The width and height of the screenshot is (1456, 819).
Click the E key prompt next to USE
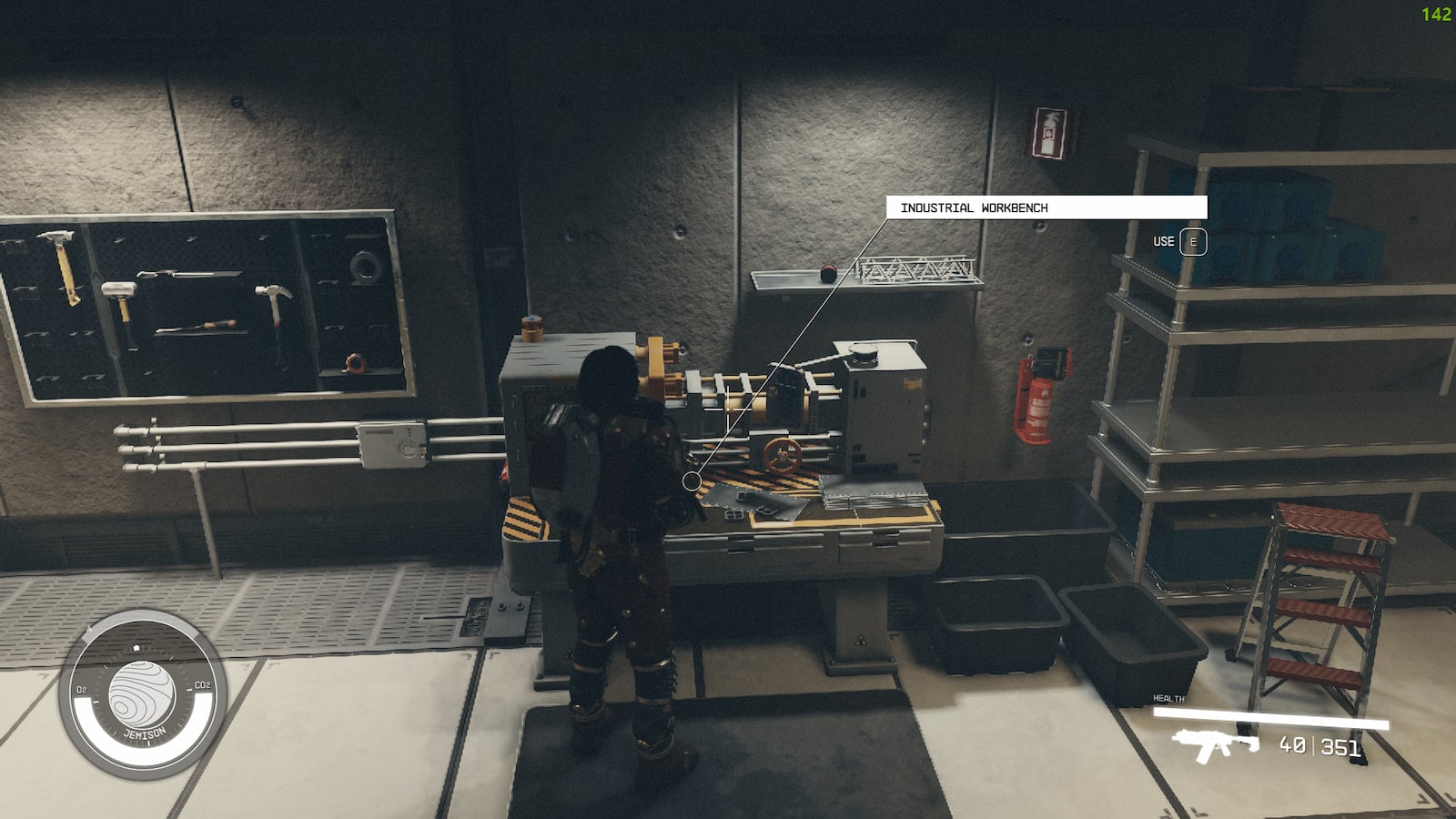coord(1193,241)
